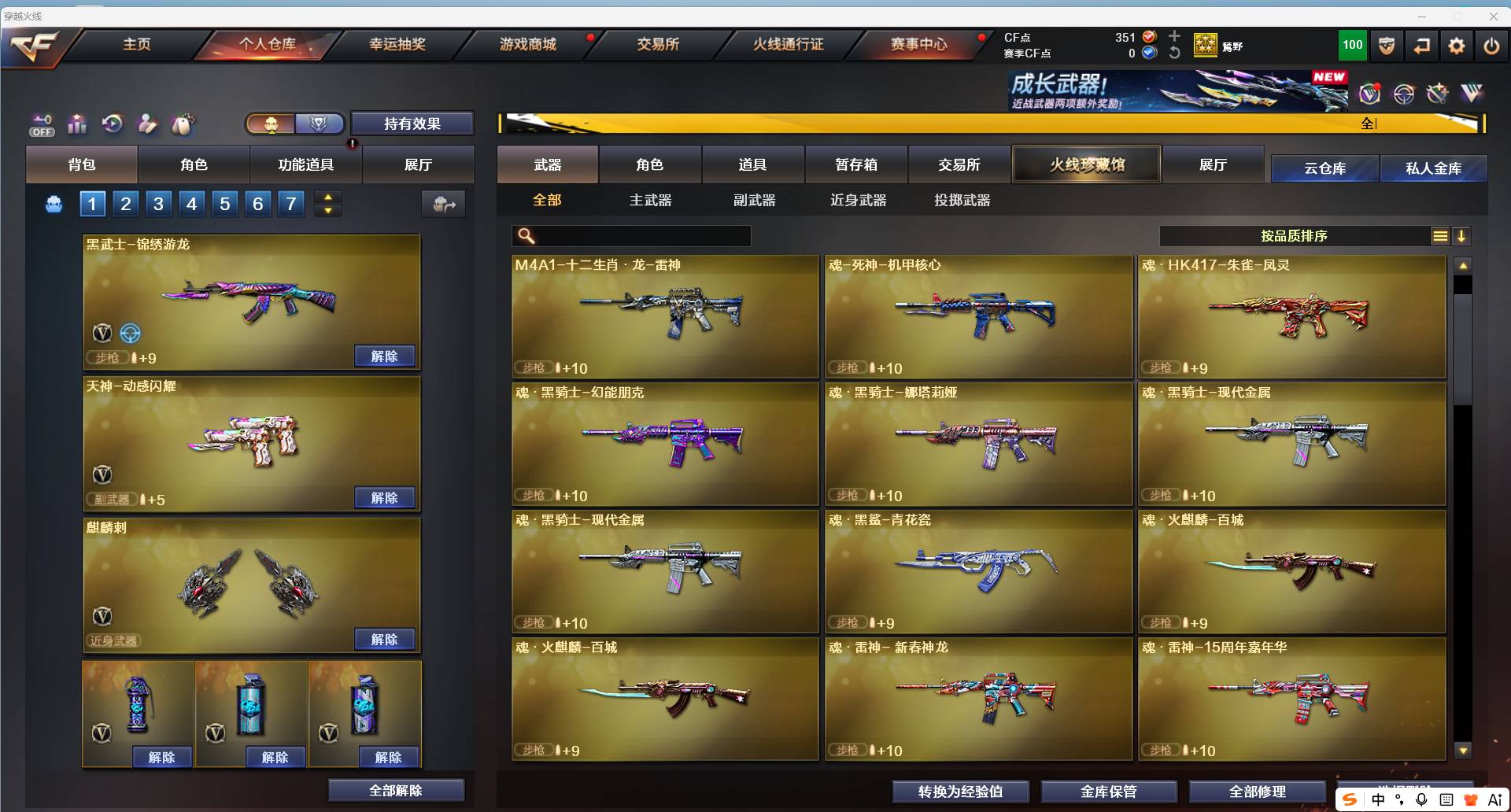Open the settings gear icon
This screenshot has width=1511, height=812.
pos(1456,46)
